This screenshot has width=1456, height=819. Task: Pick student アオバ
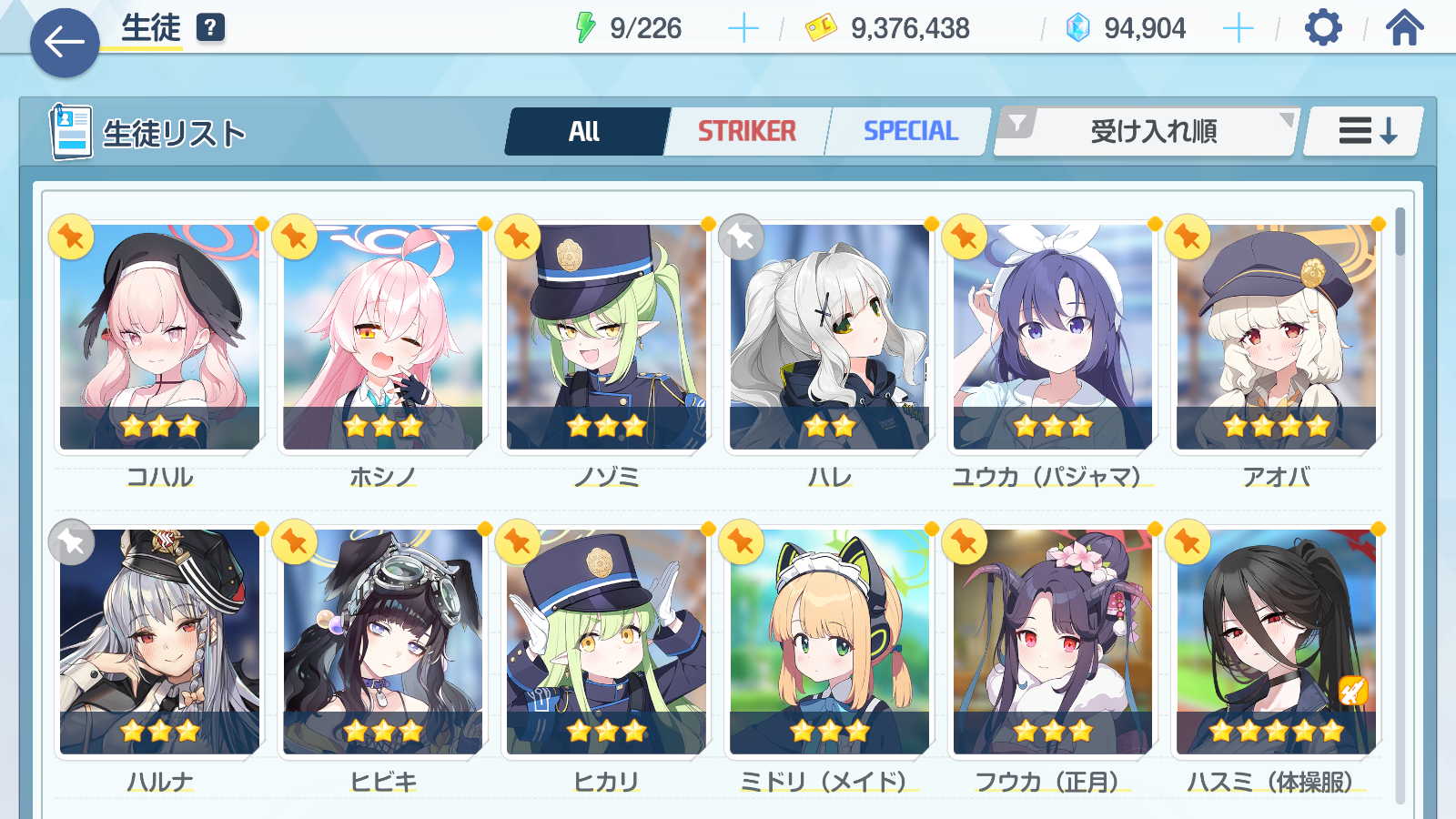[x=1276, y=337]
